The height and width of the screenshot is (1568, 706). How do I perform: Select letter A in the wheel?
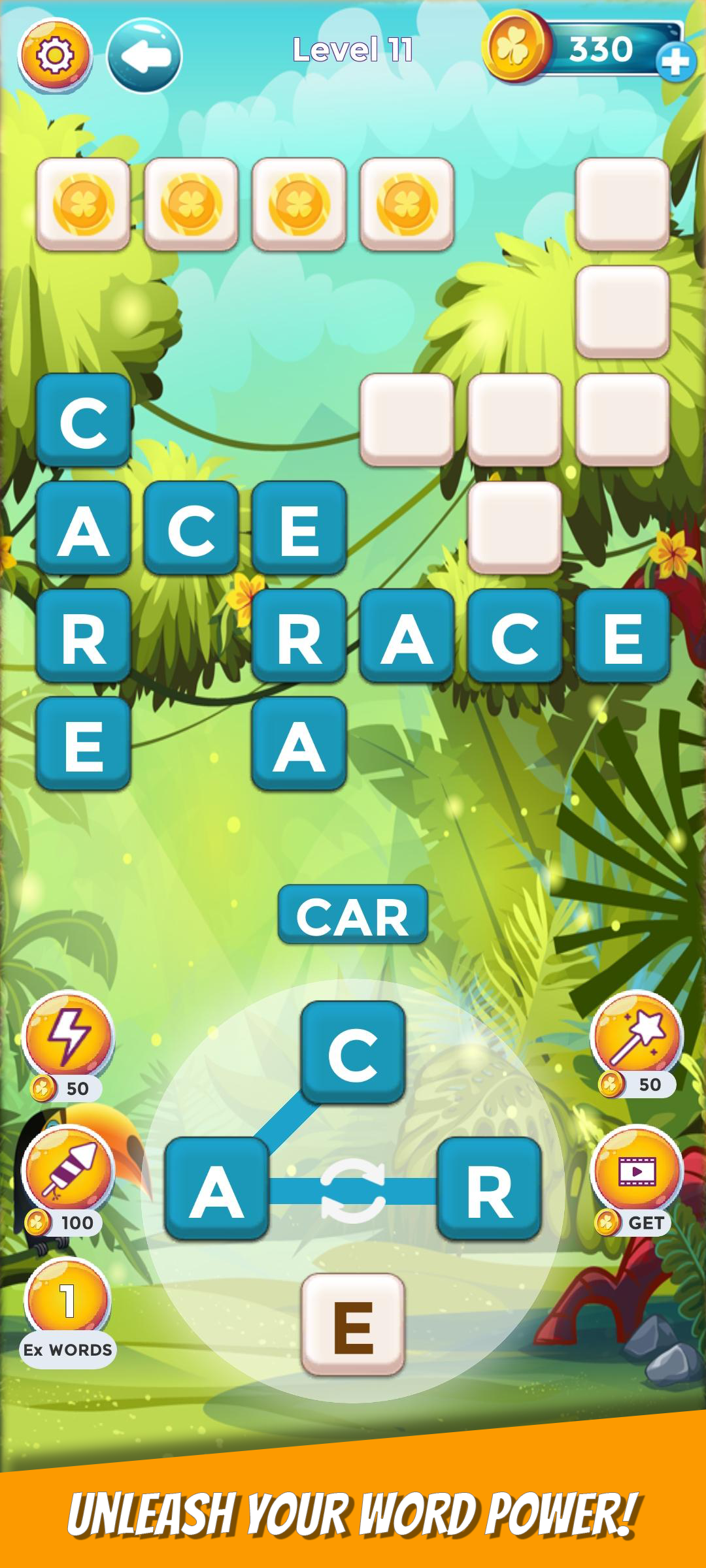coord(217,1189)
